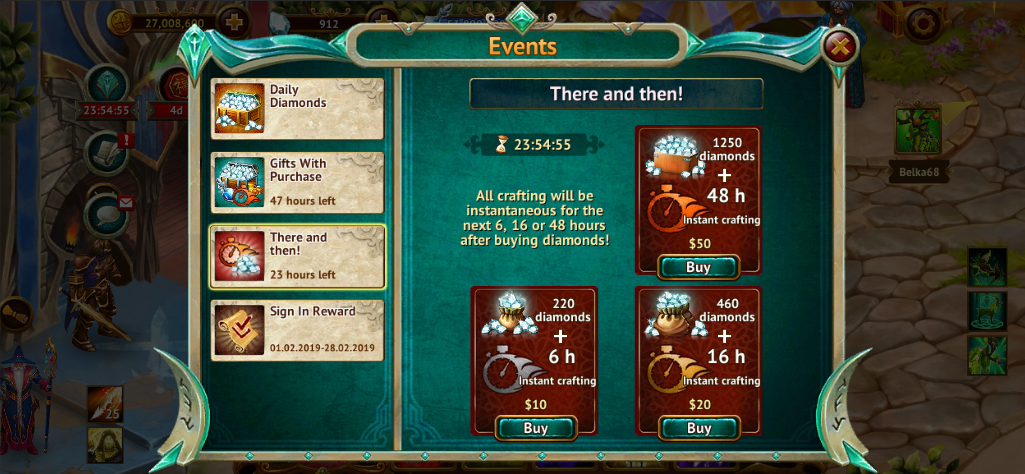This screenshot has width=1025, height=474.
Task: Show the Sign In Reward event
Action: (x=297, y=330)
